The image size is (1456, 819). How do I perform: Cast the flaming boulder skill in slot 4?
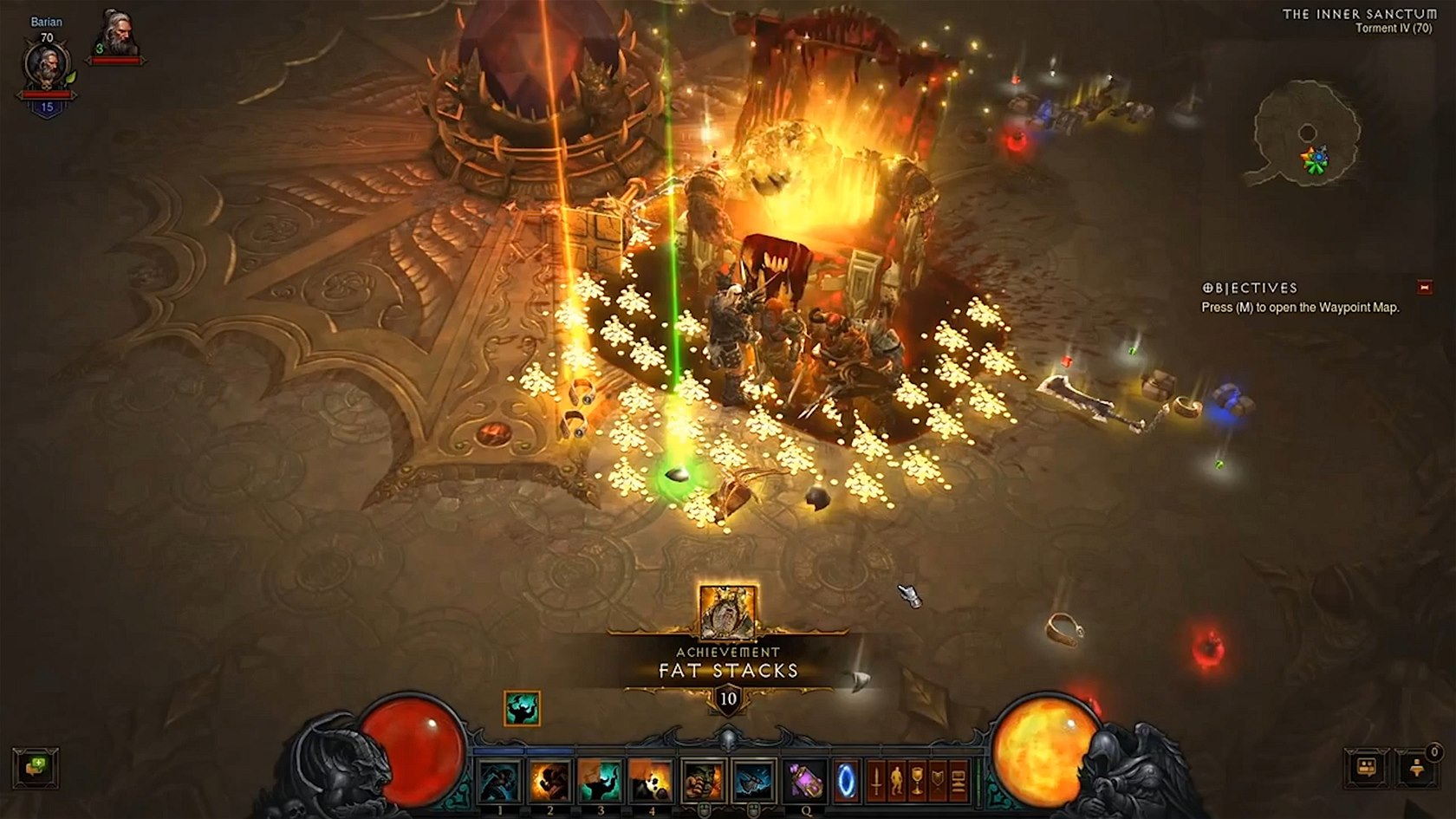pos(651,781)
